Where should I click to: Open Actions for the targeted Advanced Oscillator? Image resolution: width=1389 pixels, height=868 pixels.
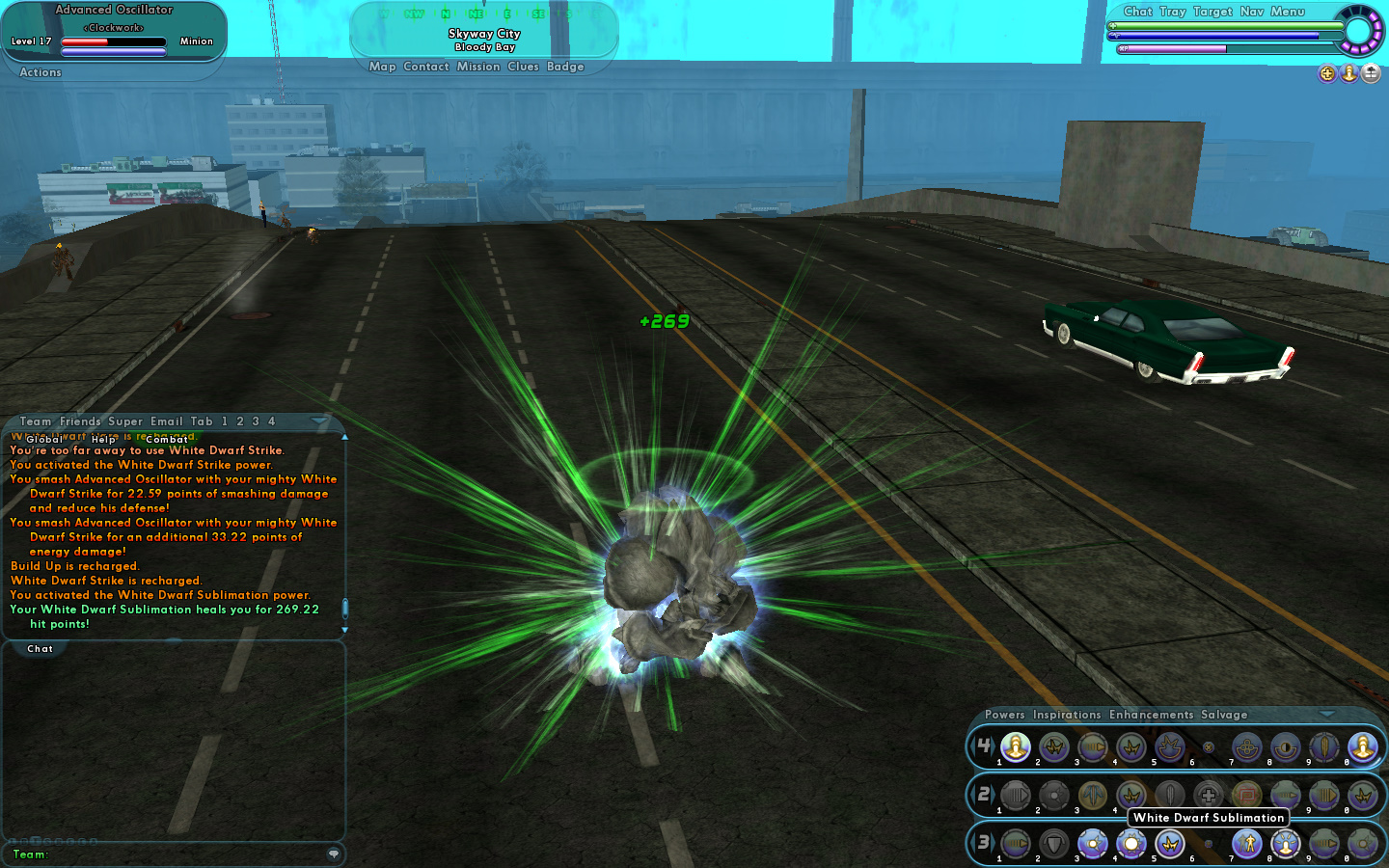coord(41,72)
